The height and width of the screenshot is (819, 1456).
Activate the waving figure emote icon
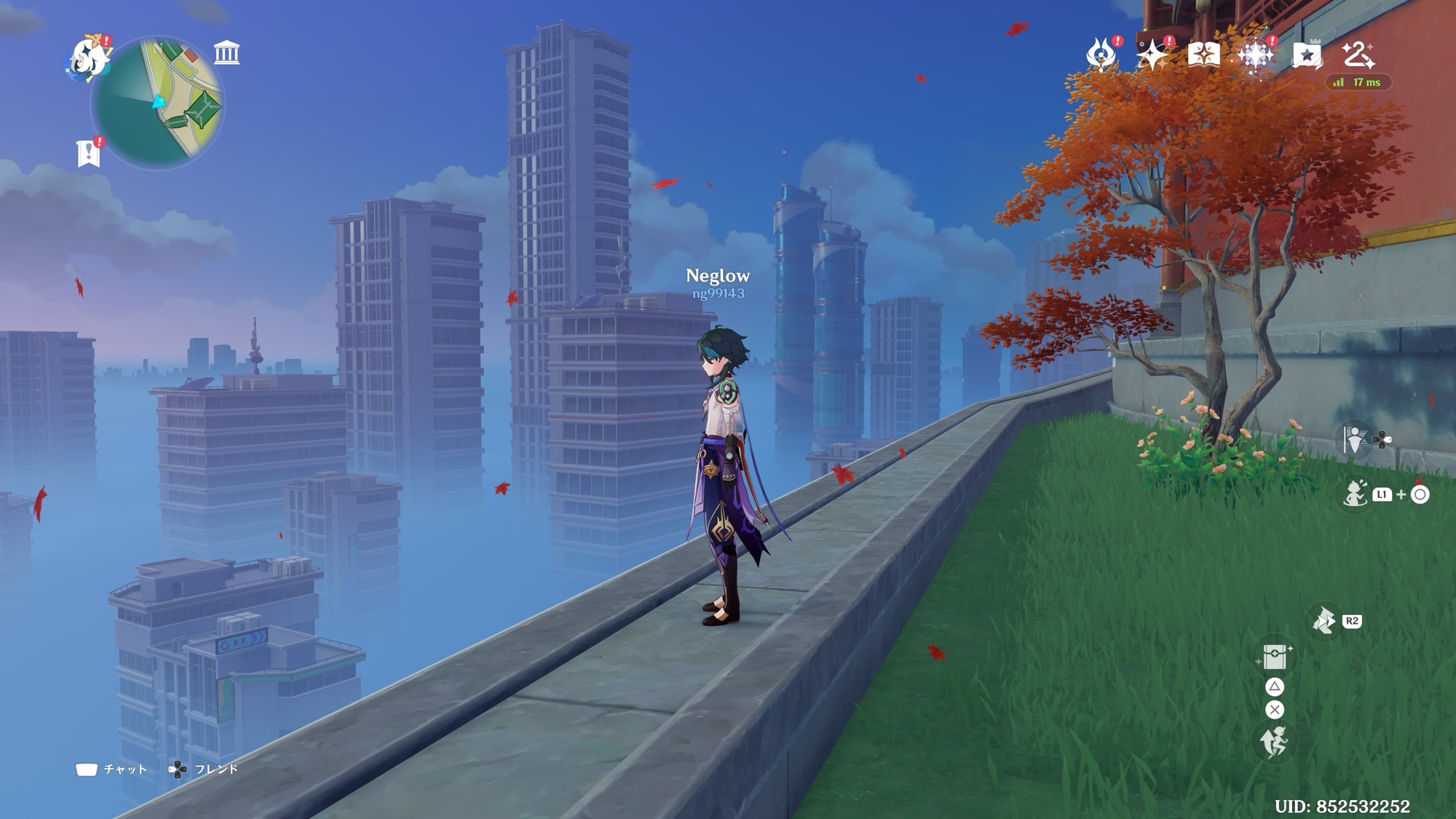(1355, 494)
